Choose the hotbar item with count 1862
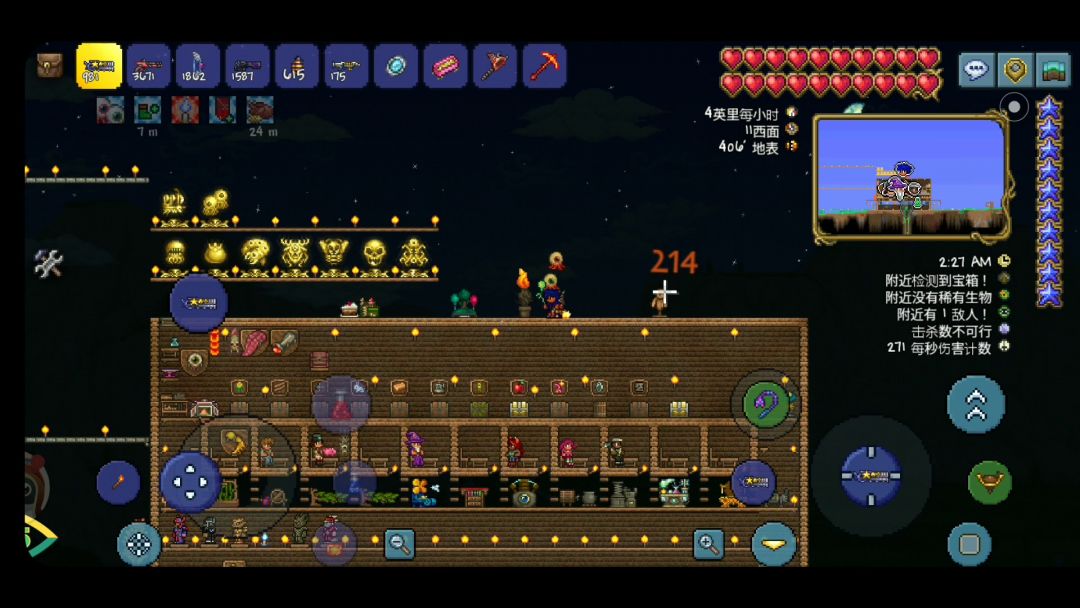 coord(198,66)
